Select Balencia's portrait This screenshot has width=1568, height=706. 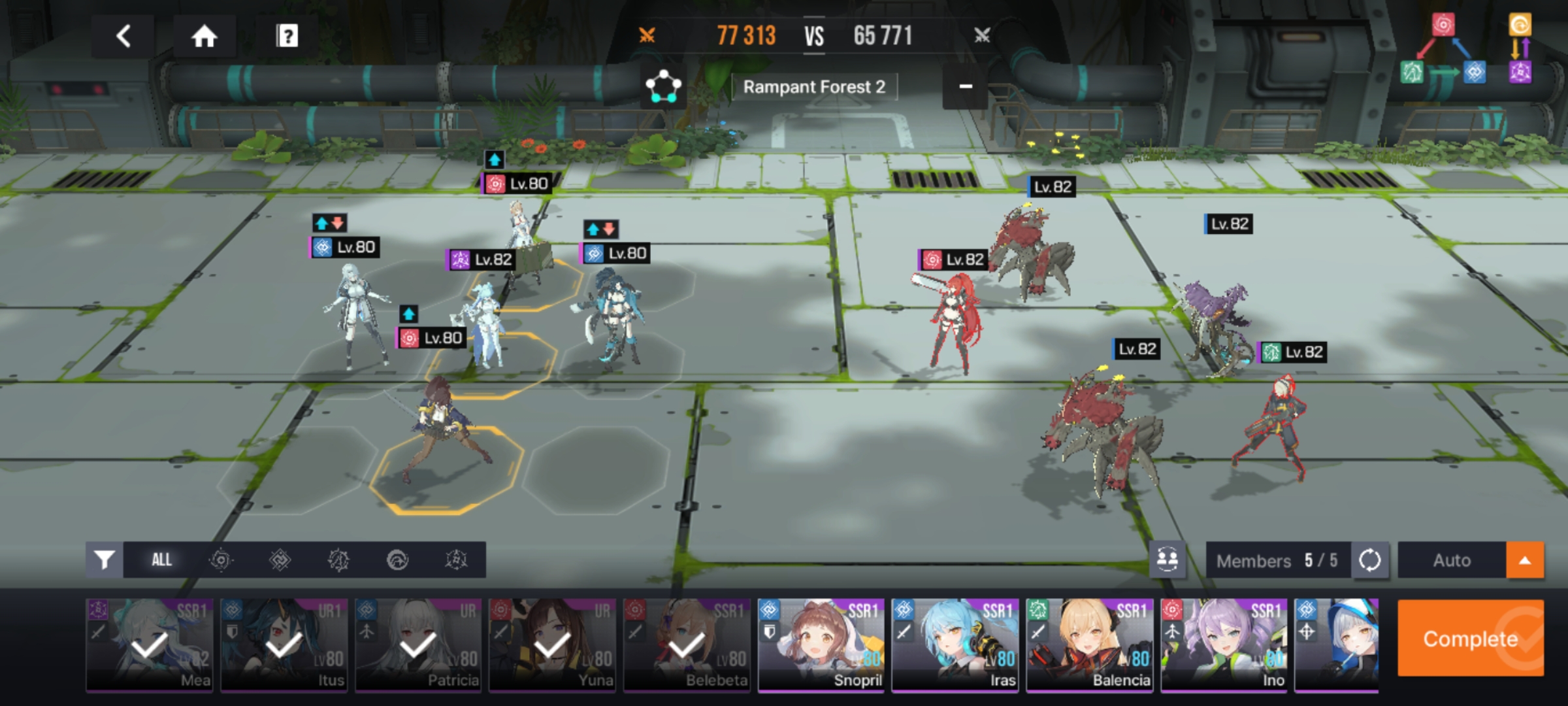1090,645
